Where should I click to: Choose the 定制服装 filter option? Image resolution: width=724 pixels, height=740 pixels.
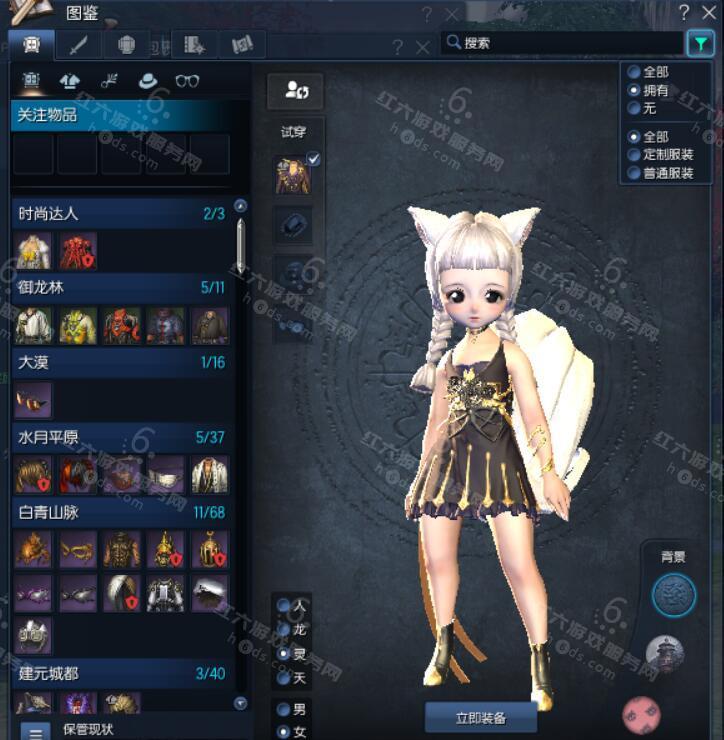[x=633, y=155]
